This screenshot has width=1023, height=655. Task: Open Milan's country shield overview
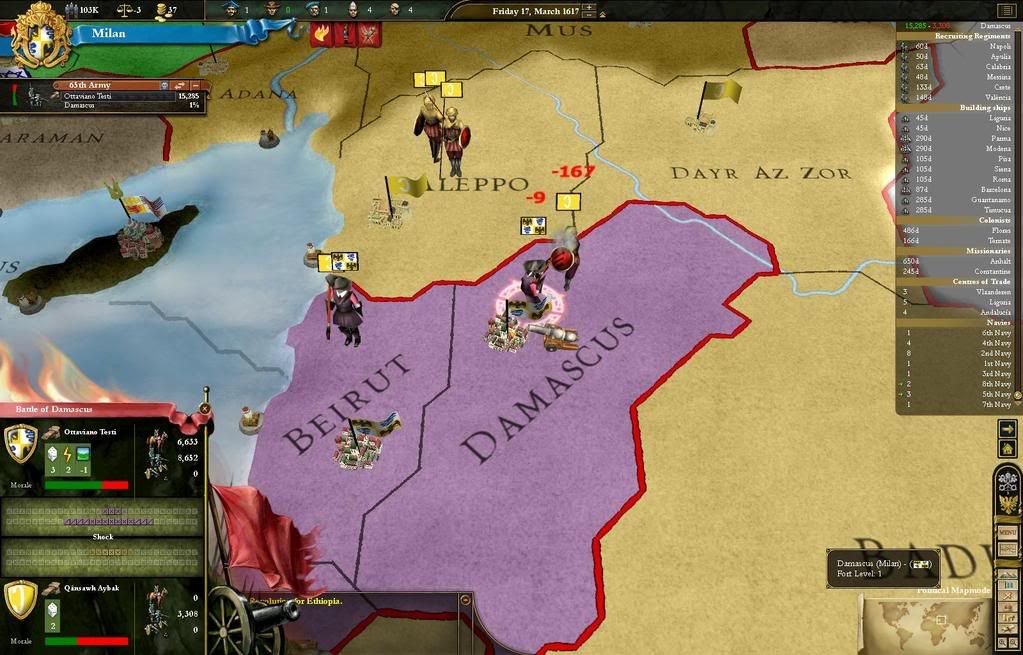tap(41, 36)
